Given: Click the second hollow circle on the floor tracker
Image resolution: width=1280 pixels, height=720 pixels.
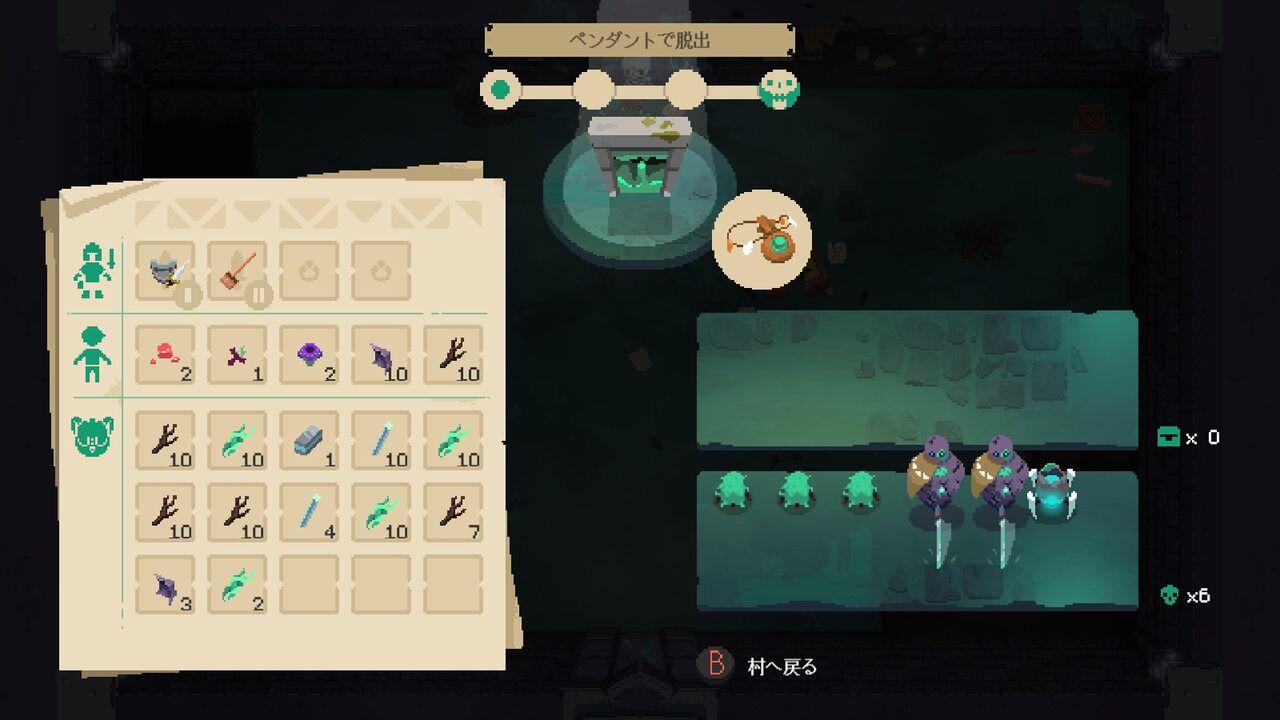Looking at the screenshot, I should pyautogui.click(x=594, y=88).
